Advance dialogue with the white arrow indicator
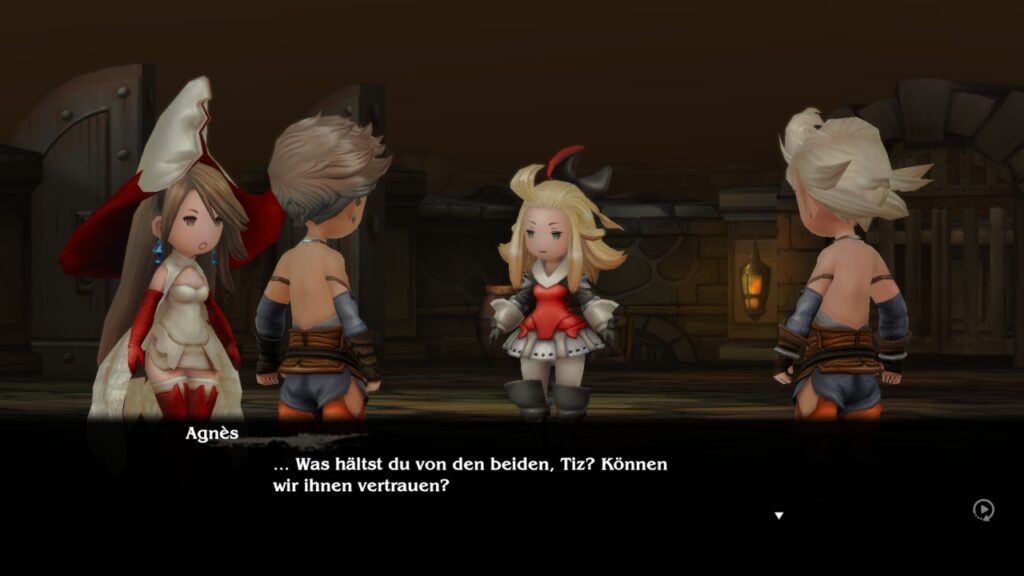 (779, 516)
